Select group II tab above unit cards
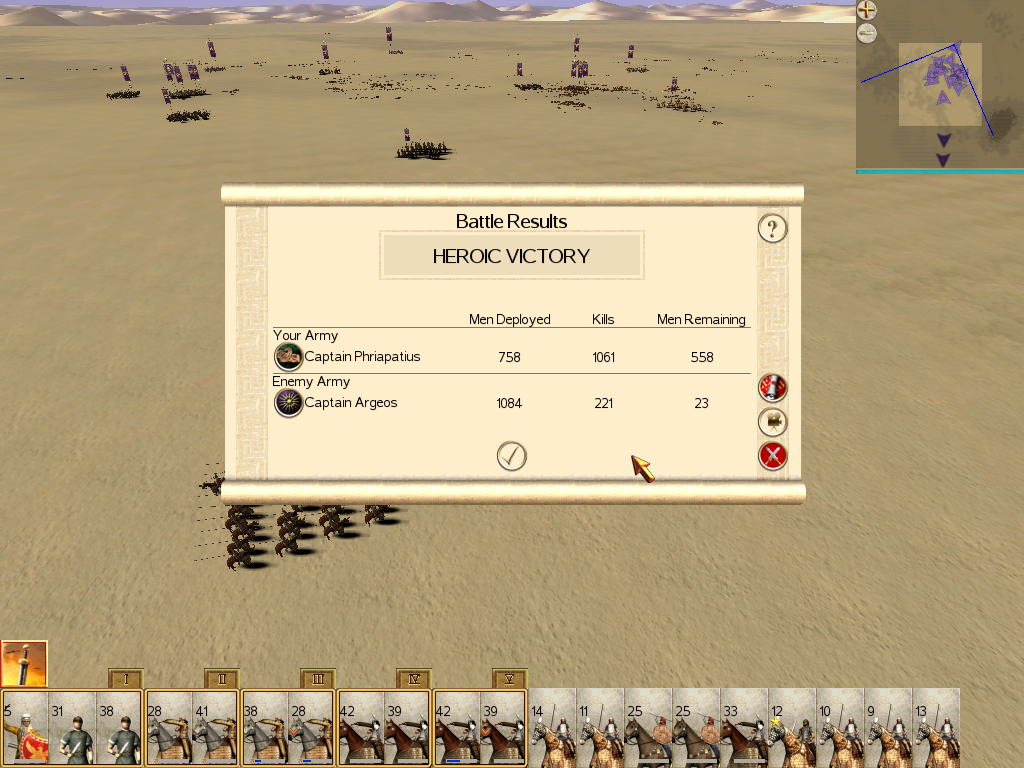This screenshot has width=1024, height=768. point(222,679)
